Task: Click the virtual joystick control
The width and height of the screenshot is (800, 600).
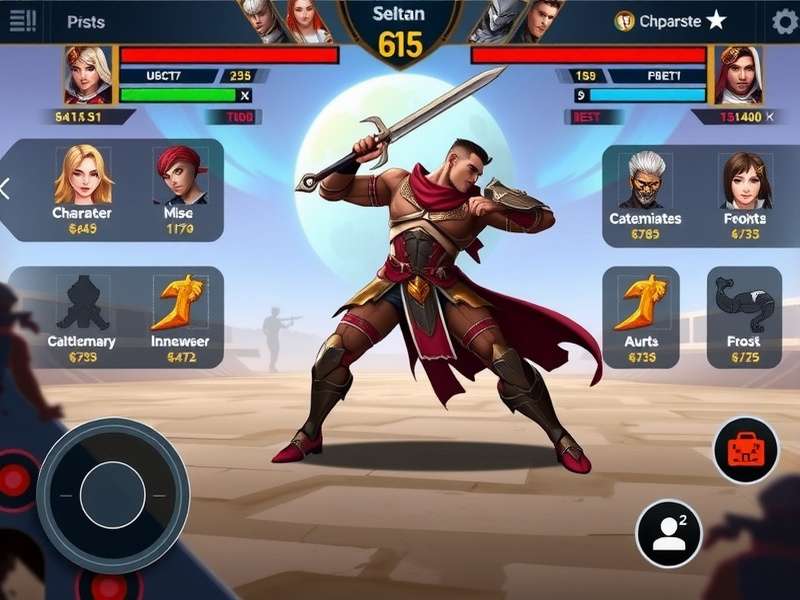Action: 113,494
